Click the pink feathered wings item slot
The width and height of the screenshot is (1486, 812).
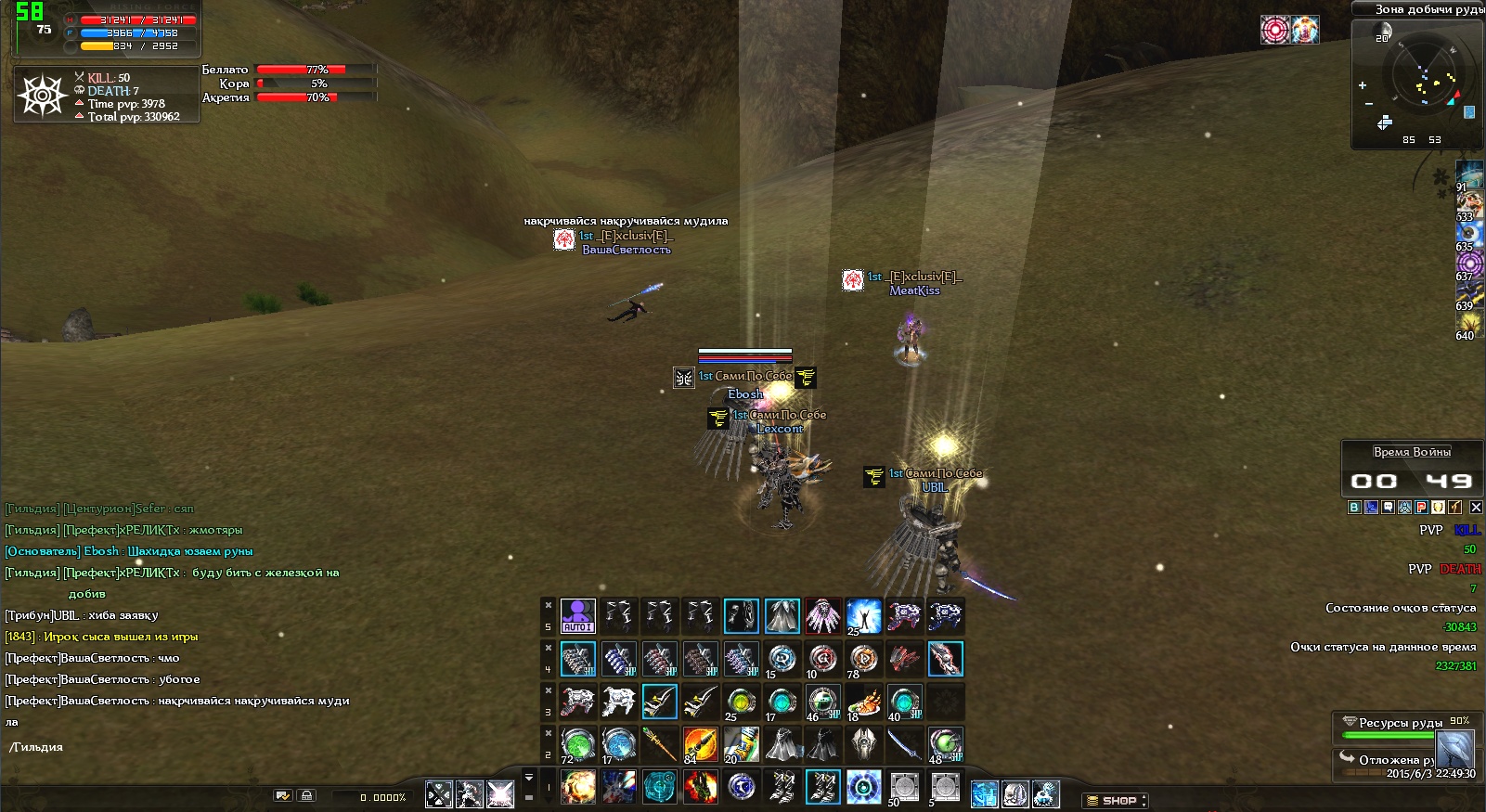coord(822,615)
